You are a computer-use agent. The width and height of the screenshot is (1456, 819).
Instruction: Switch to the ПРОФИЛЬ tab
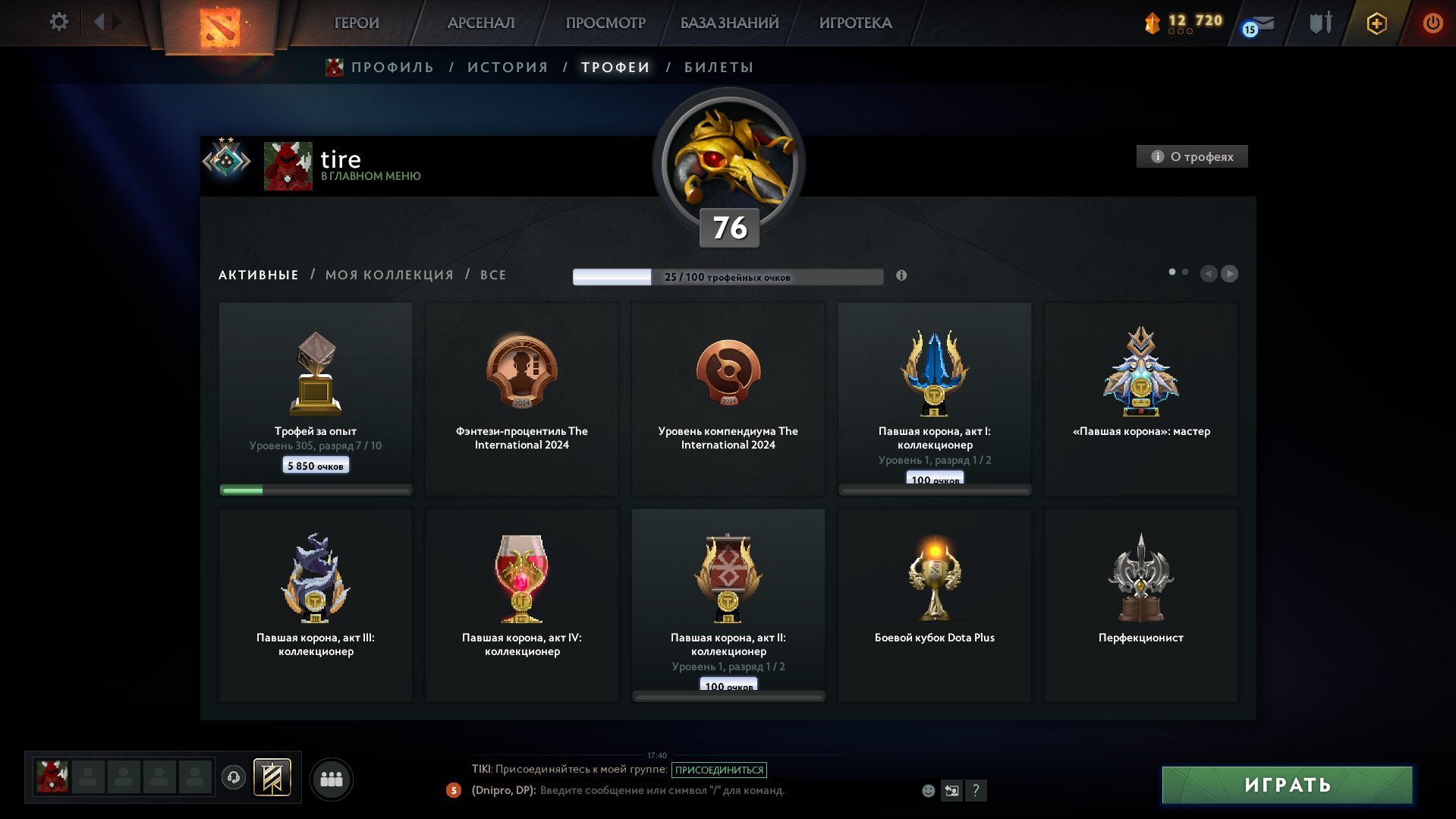tap(392, 68)
